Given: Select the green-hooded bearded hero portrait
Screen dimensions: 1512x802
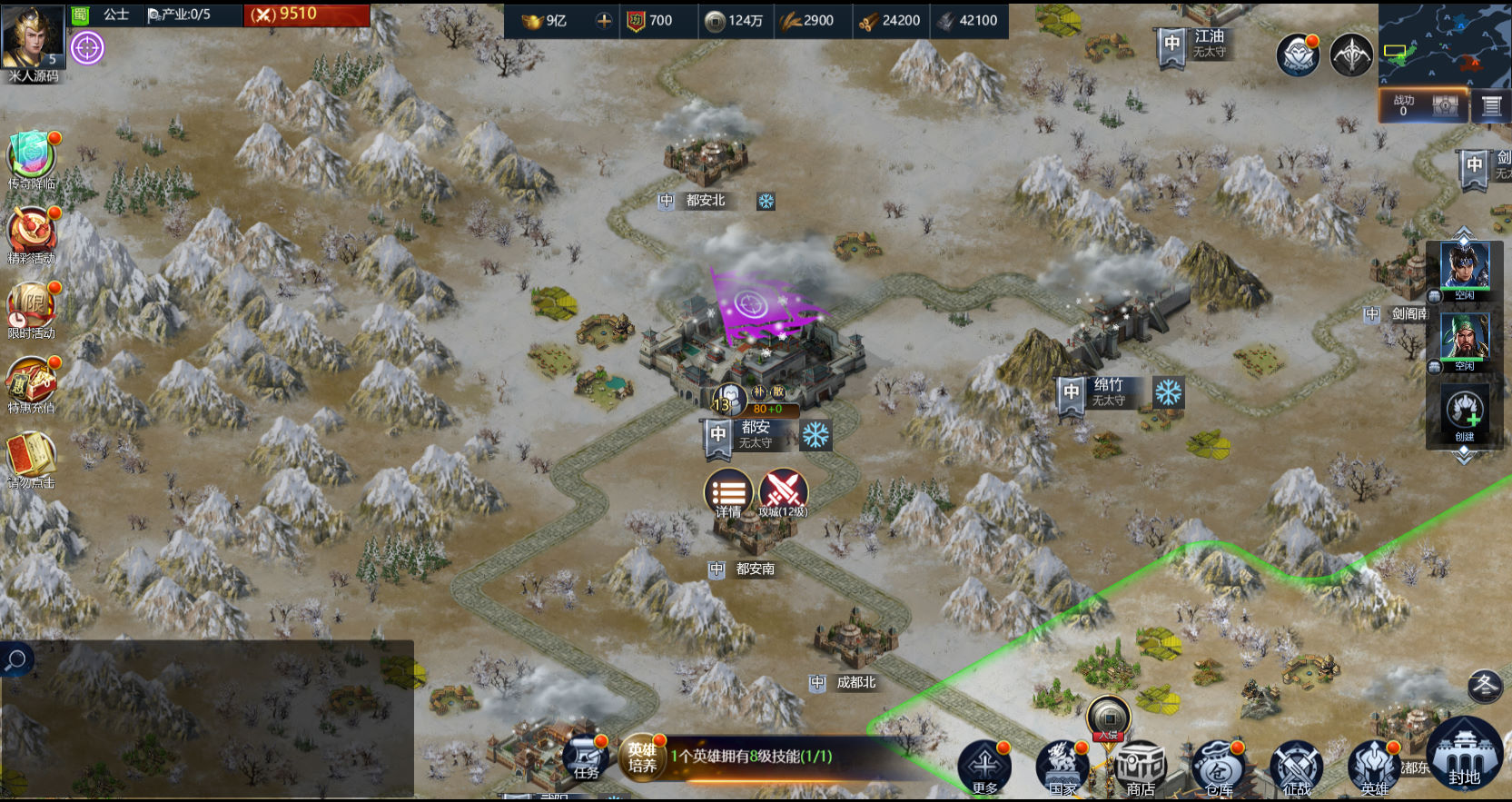Looking at the screenshot, I should tap(1464, 340).
